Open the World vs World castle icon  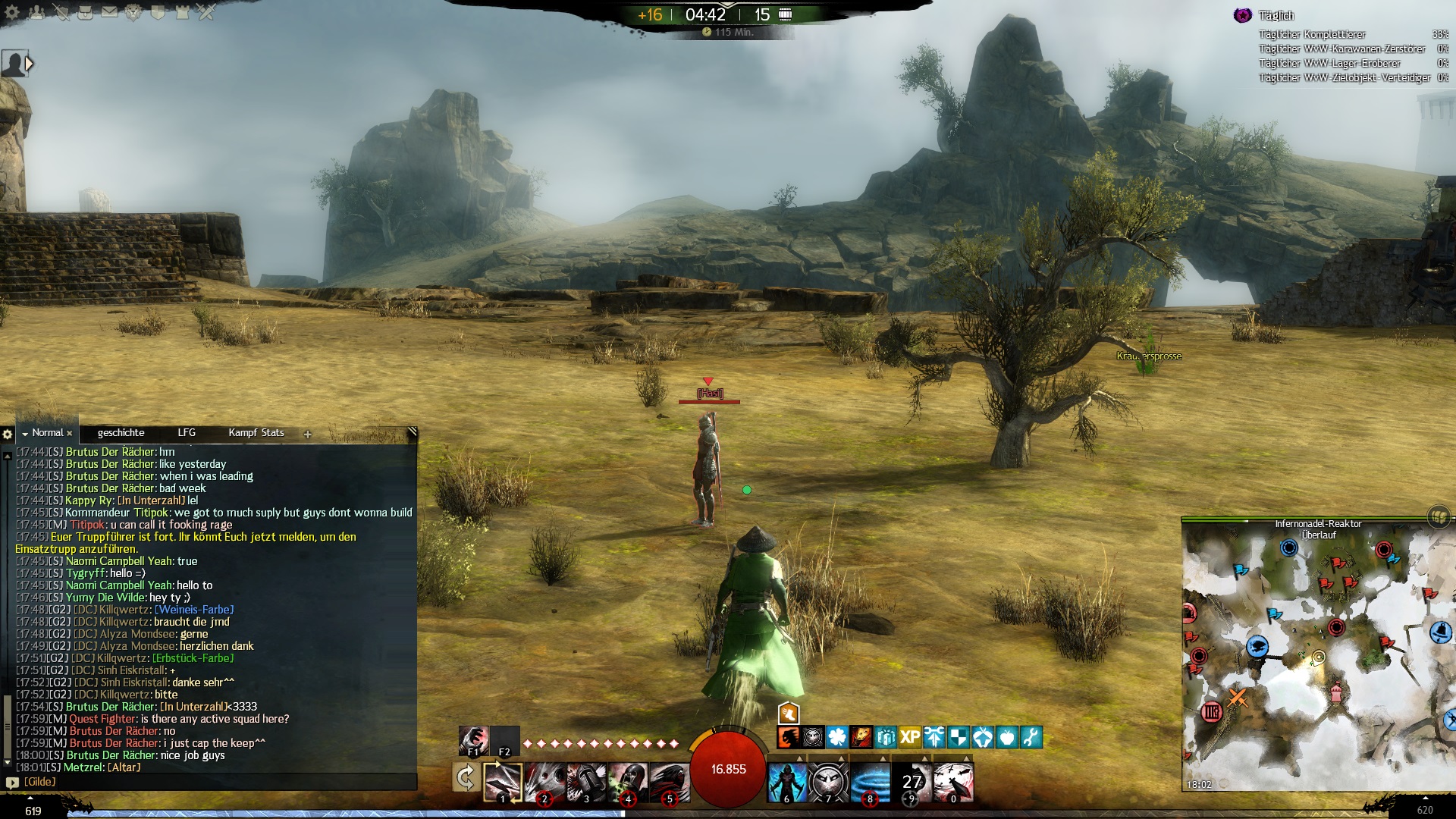click(182, 12)
